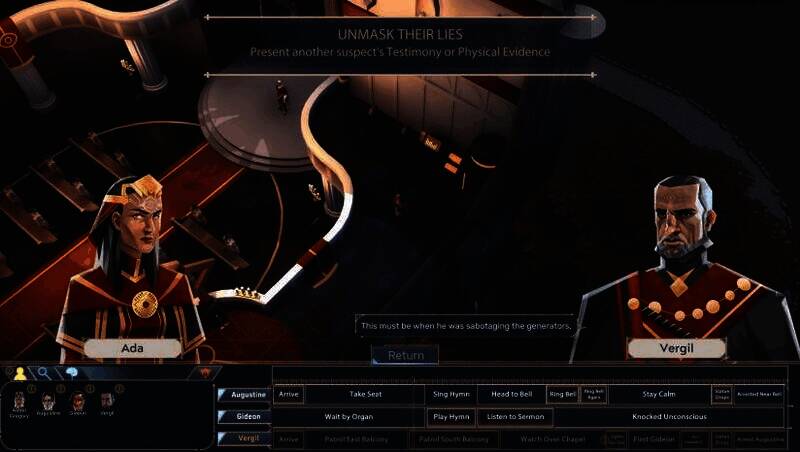Open the suspects tab with person icon
This screenshot has width=800, height=452.
(x=19, y=373)
